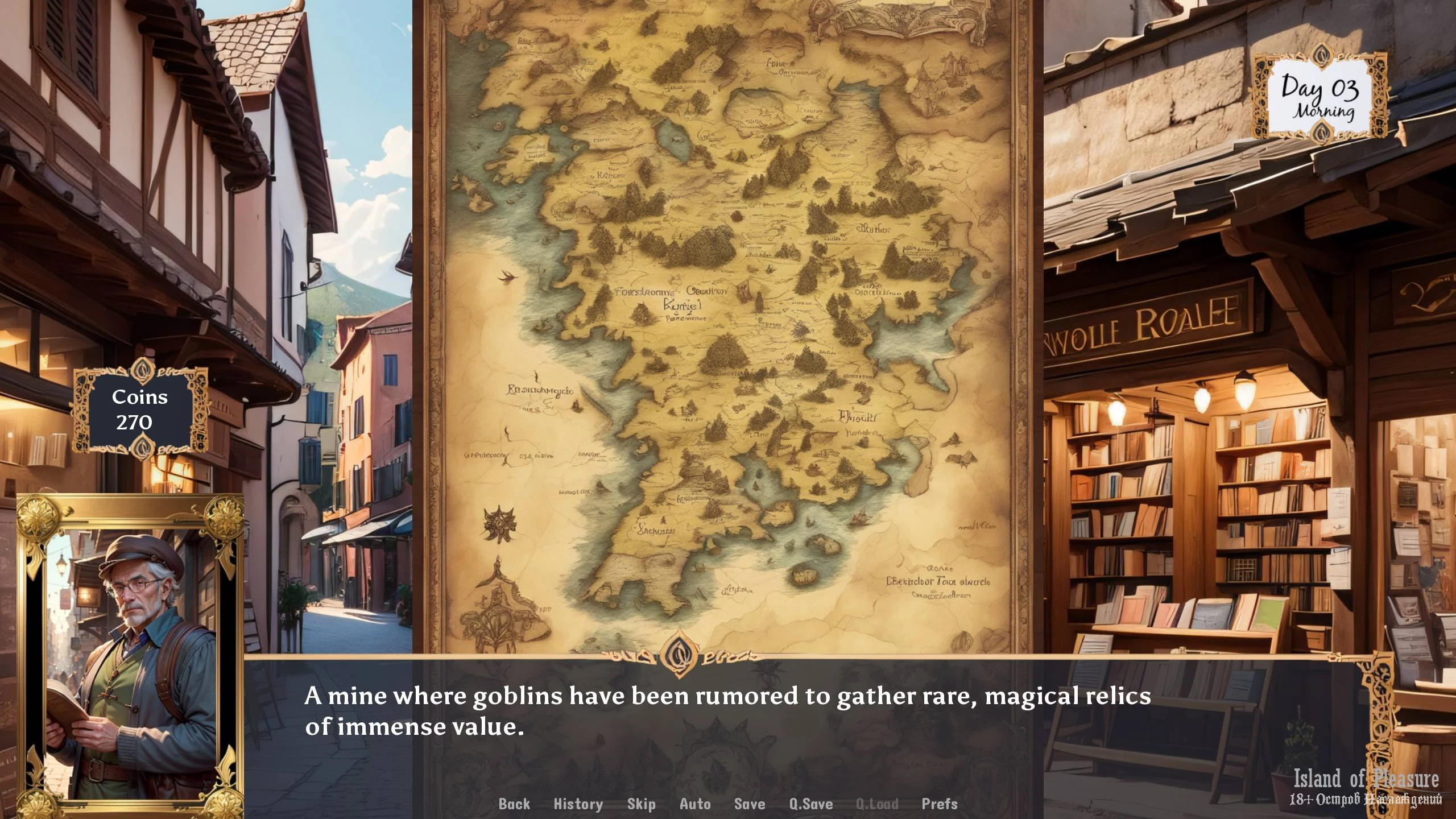
Task: Open the Save game menu
Action: tap(749, 804)
